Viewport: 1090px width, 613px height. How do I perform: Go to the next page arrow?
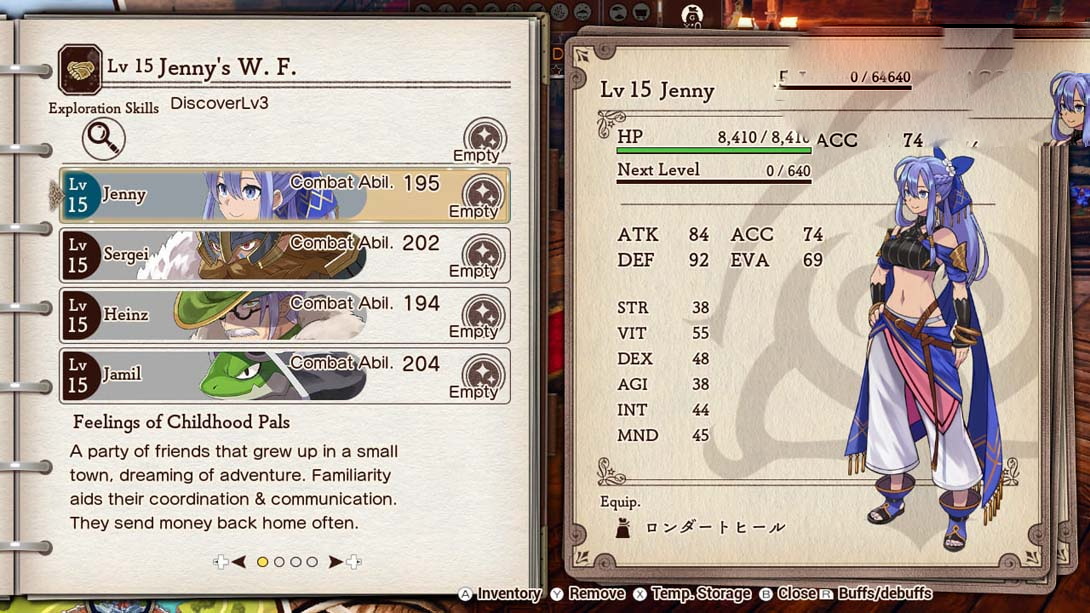(337, 562)
